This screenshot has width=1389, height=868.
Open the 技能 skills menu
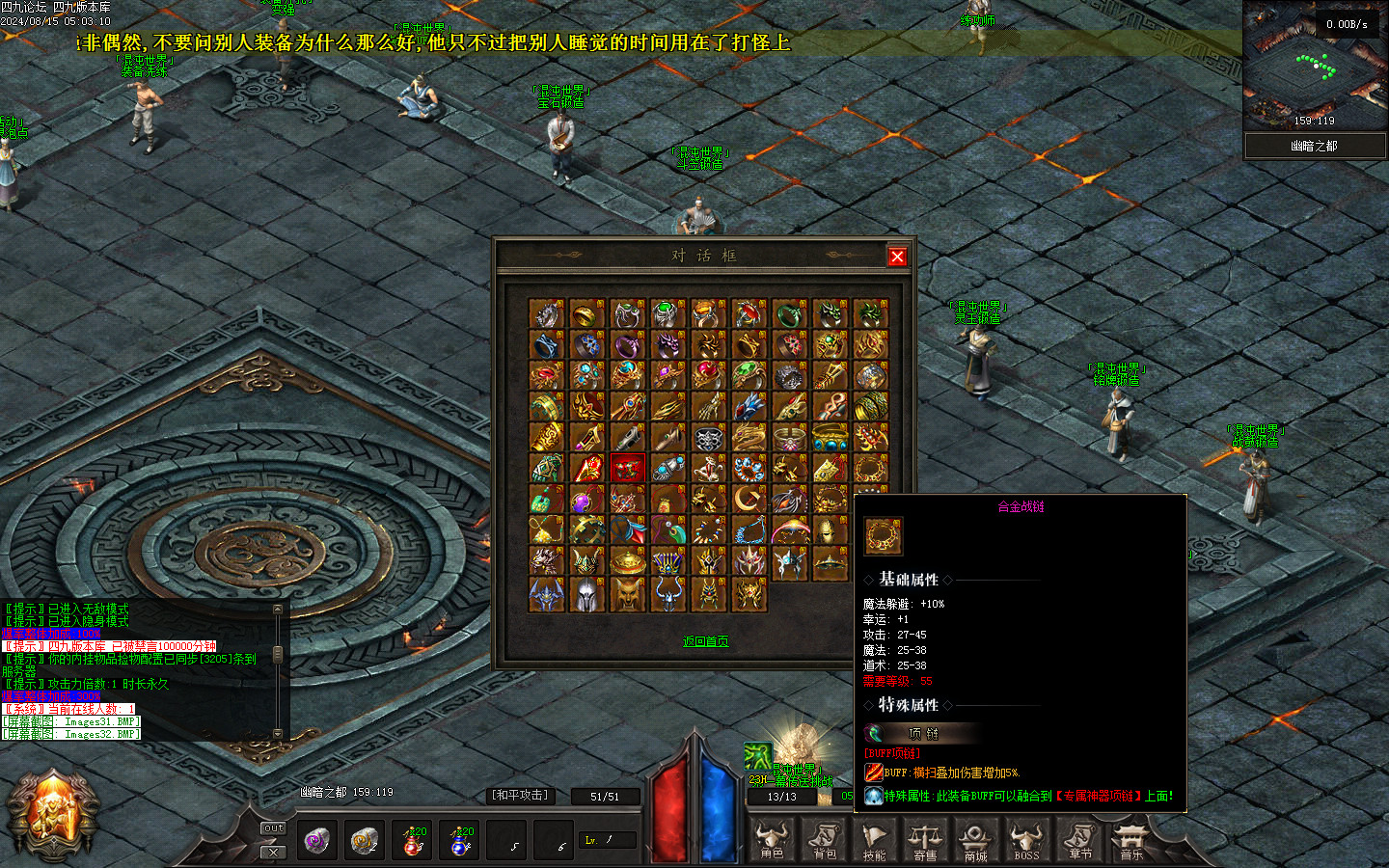[x=875, y=840]
